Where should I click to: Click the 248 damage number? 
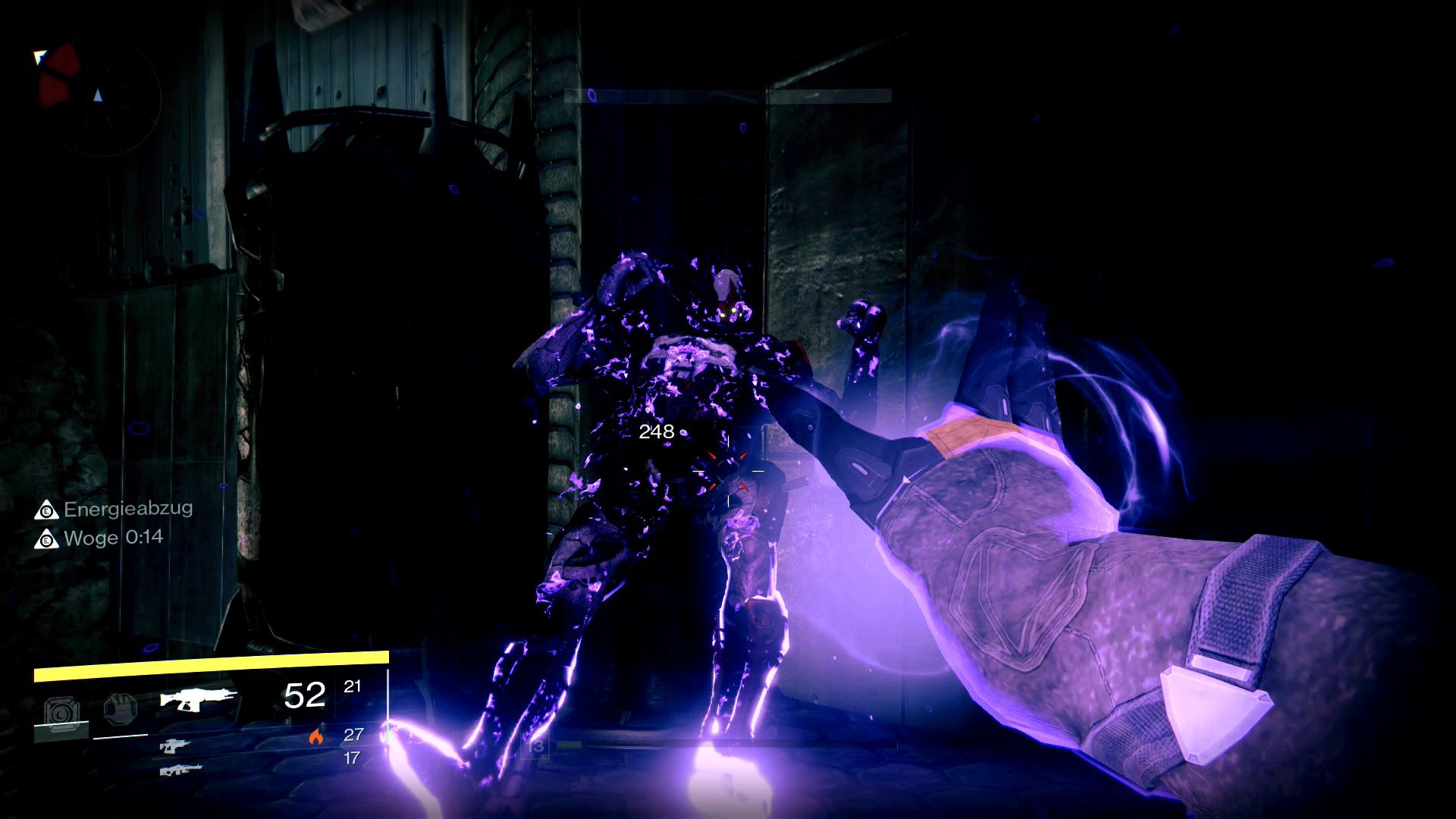tap(657, 432)
